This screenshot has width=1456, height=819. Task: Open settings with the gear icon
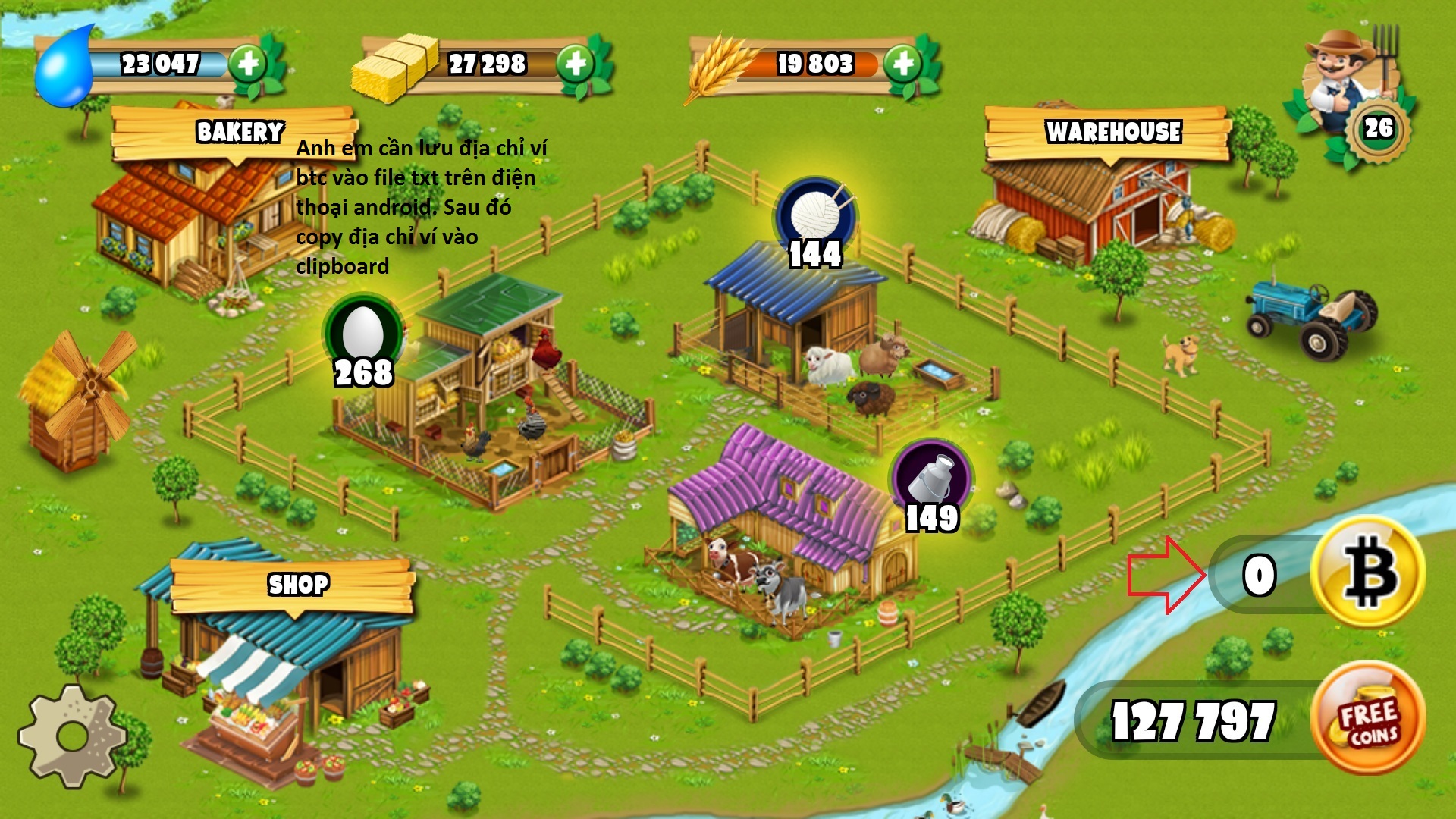pyautogui.click(x=73, y=736)
